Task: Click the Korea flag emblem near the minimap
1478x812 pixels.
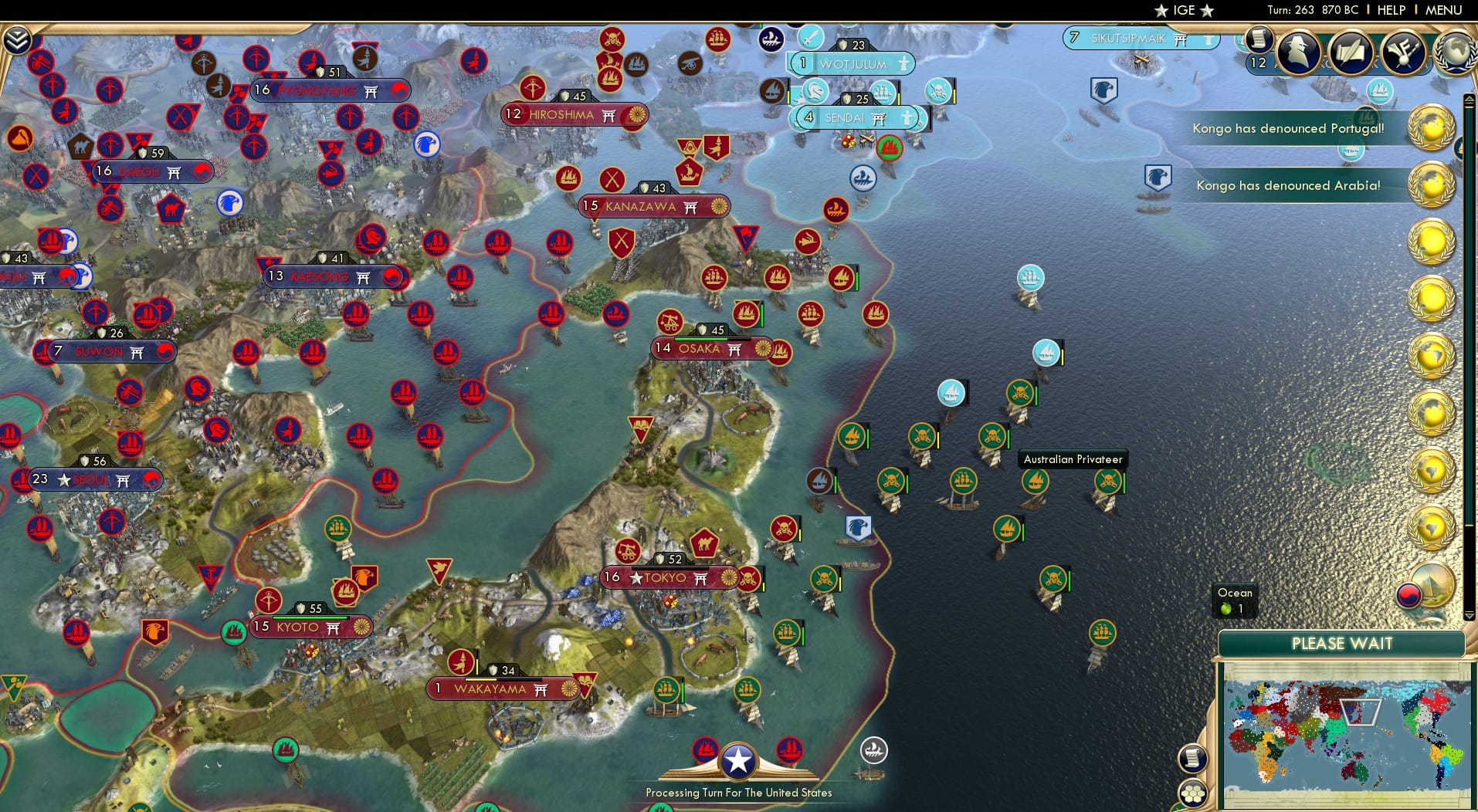Action: tap(1409, 597)
